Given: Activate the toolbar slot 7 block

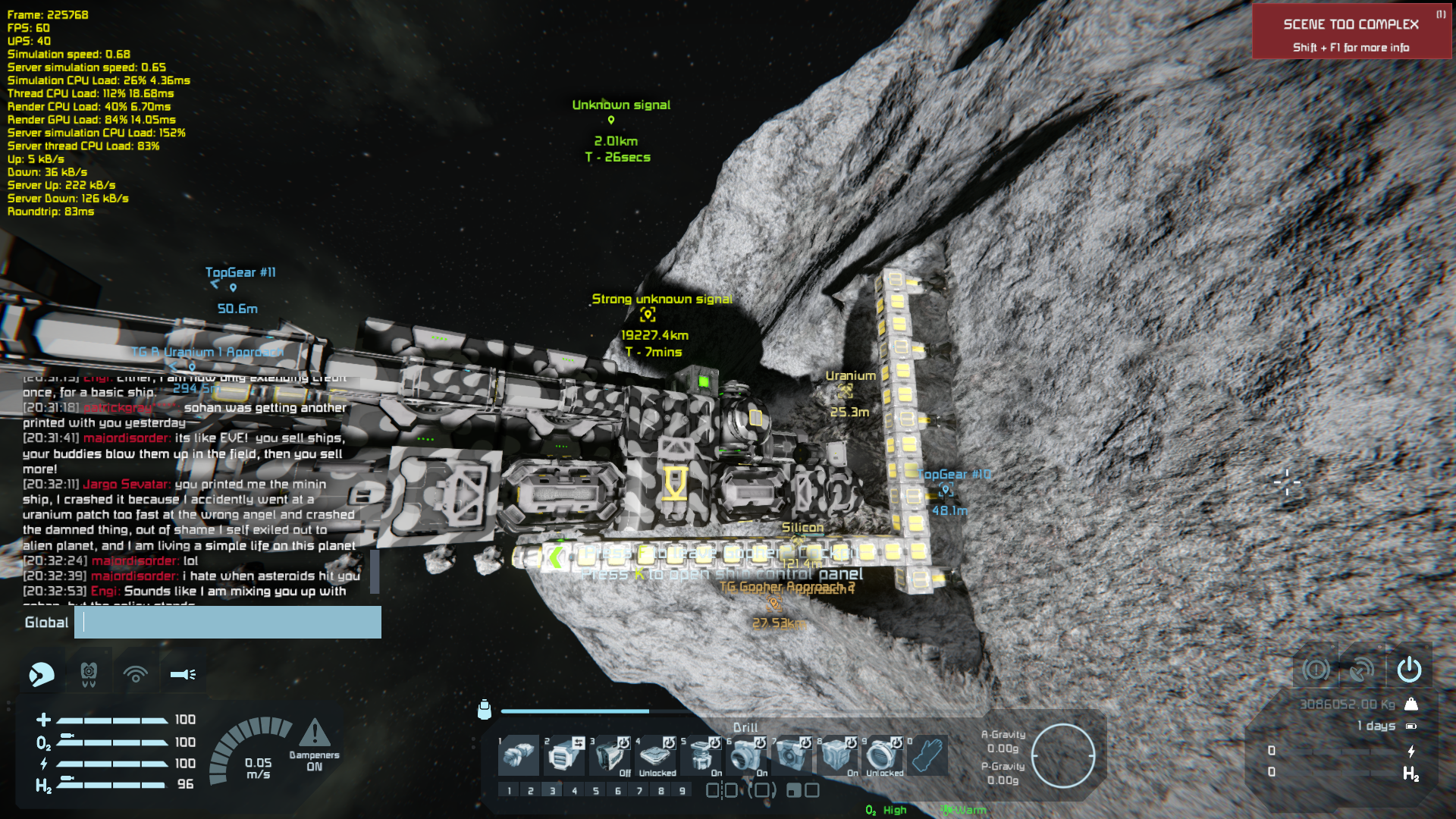Looking at the screenshot, I should (792, 755).
